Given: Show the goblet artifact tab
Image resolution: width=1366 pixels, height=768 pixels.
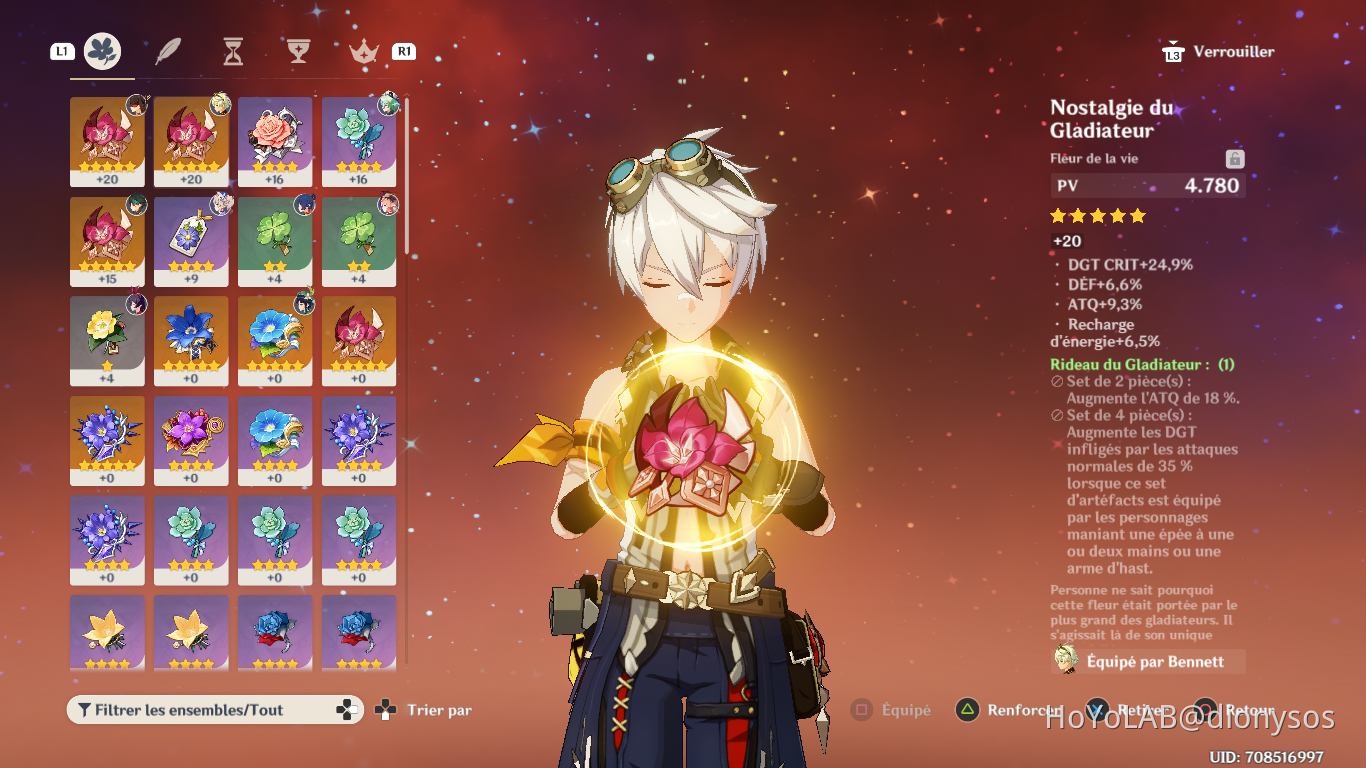Looking at the screenshot, I should 298,51.
